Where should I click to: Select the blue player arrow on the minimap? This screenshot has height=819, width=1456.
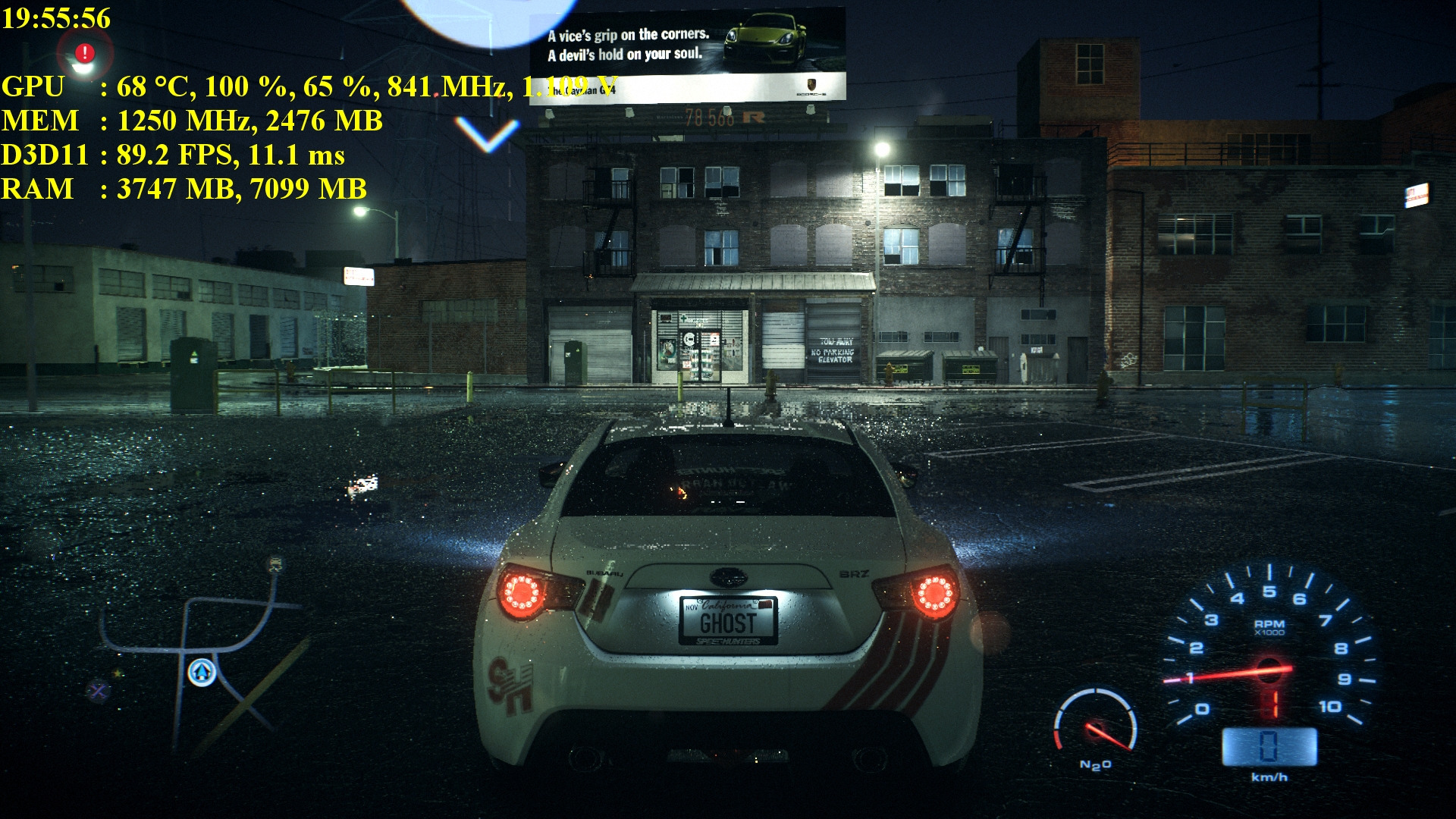(x=202, y=672)
